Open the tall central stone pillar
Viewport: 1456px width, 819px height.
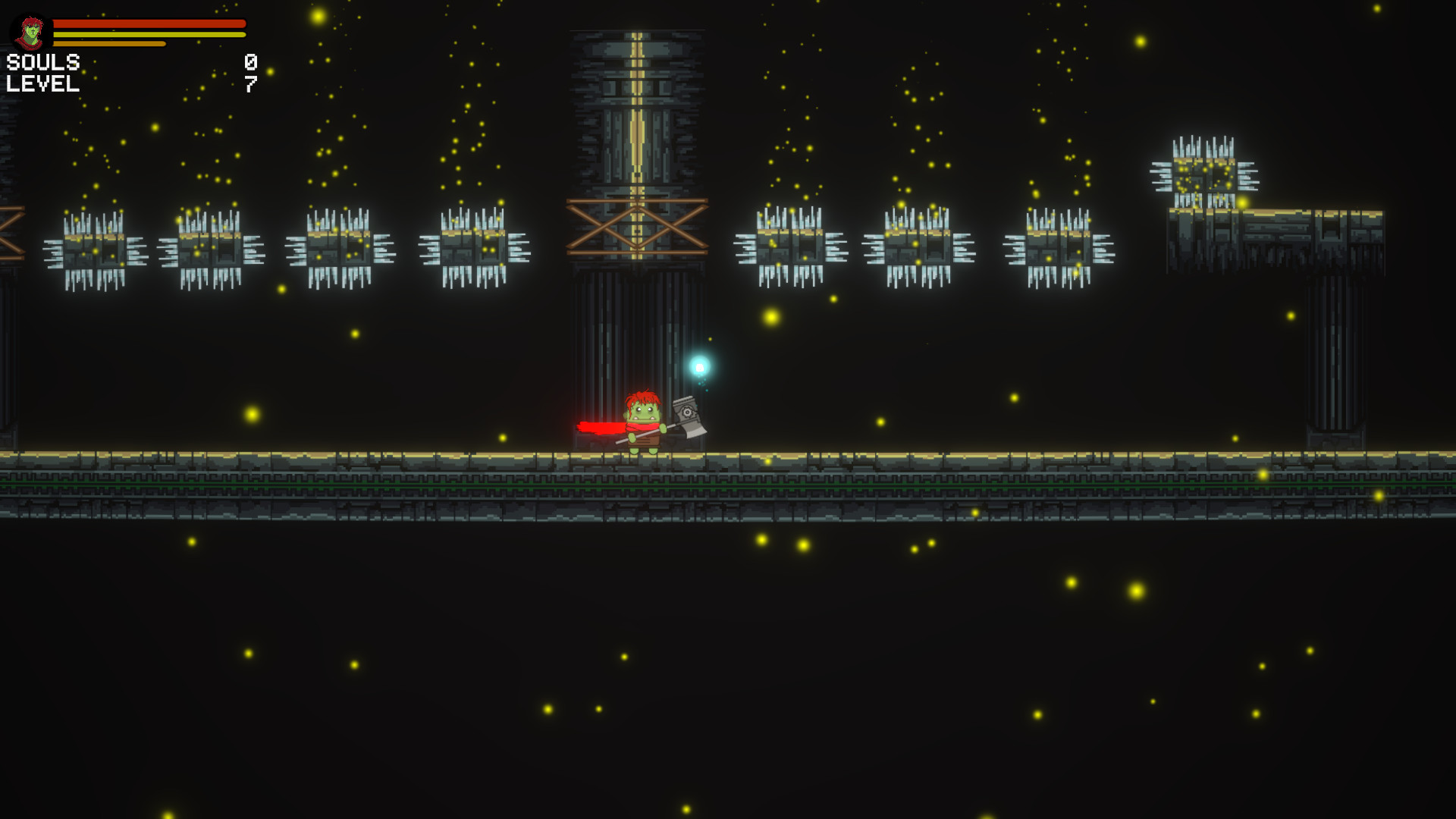coord(639,114)
